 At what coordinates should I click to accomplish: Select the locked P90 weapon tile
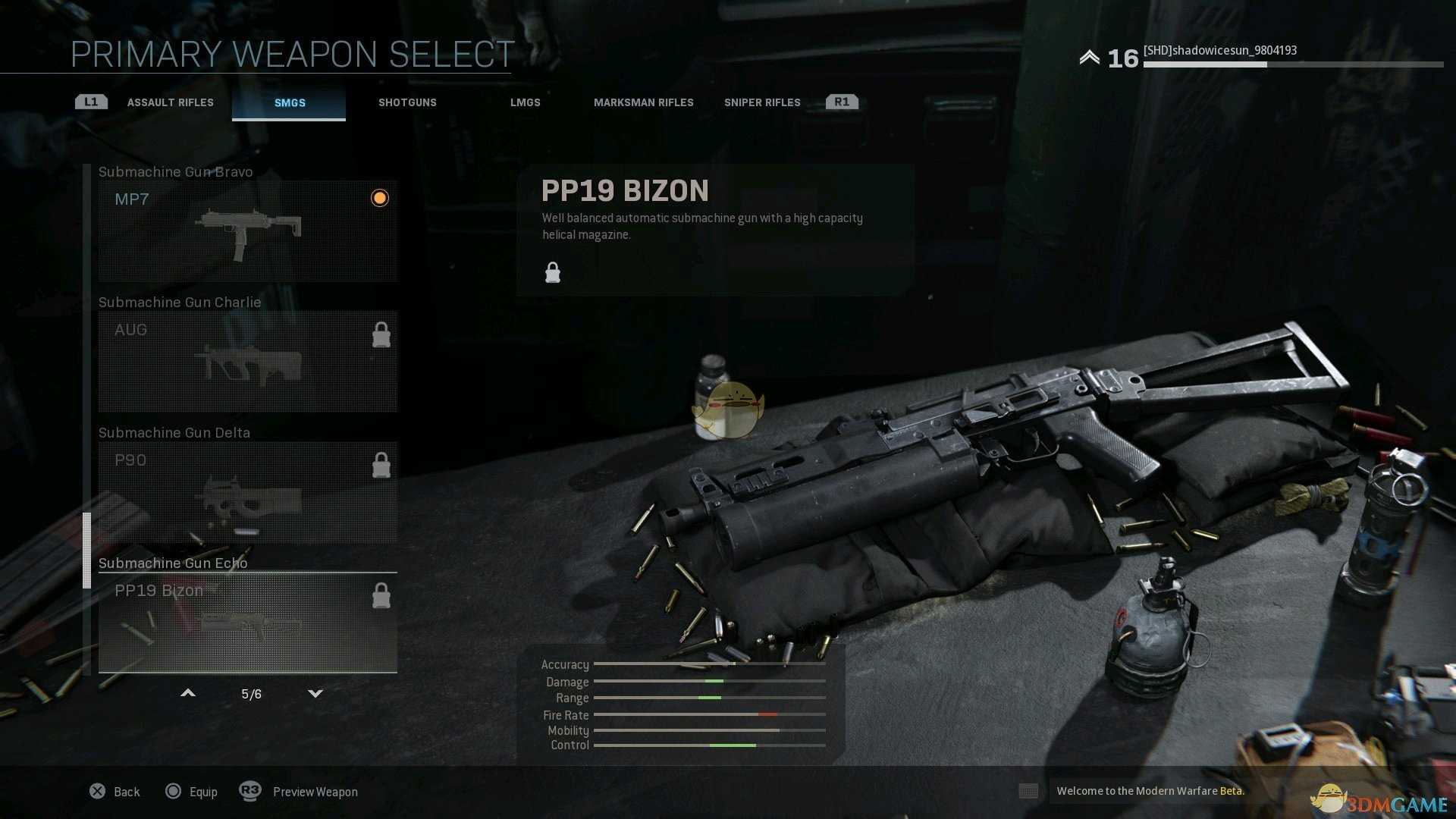tap(247, 491)
